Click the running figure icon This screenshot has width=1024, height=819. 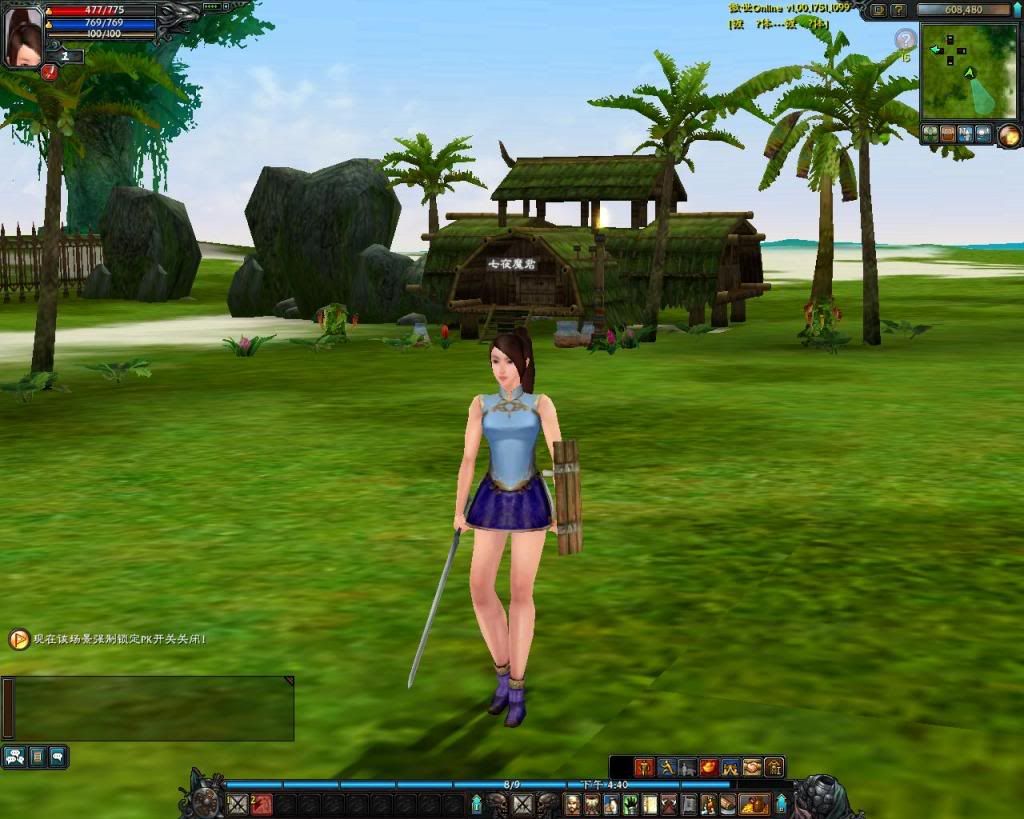[x=665, y=768]
